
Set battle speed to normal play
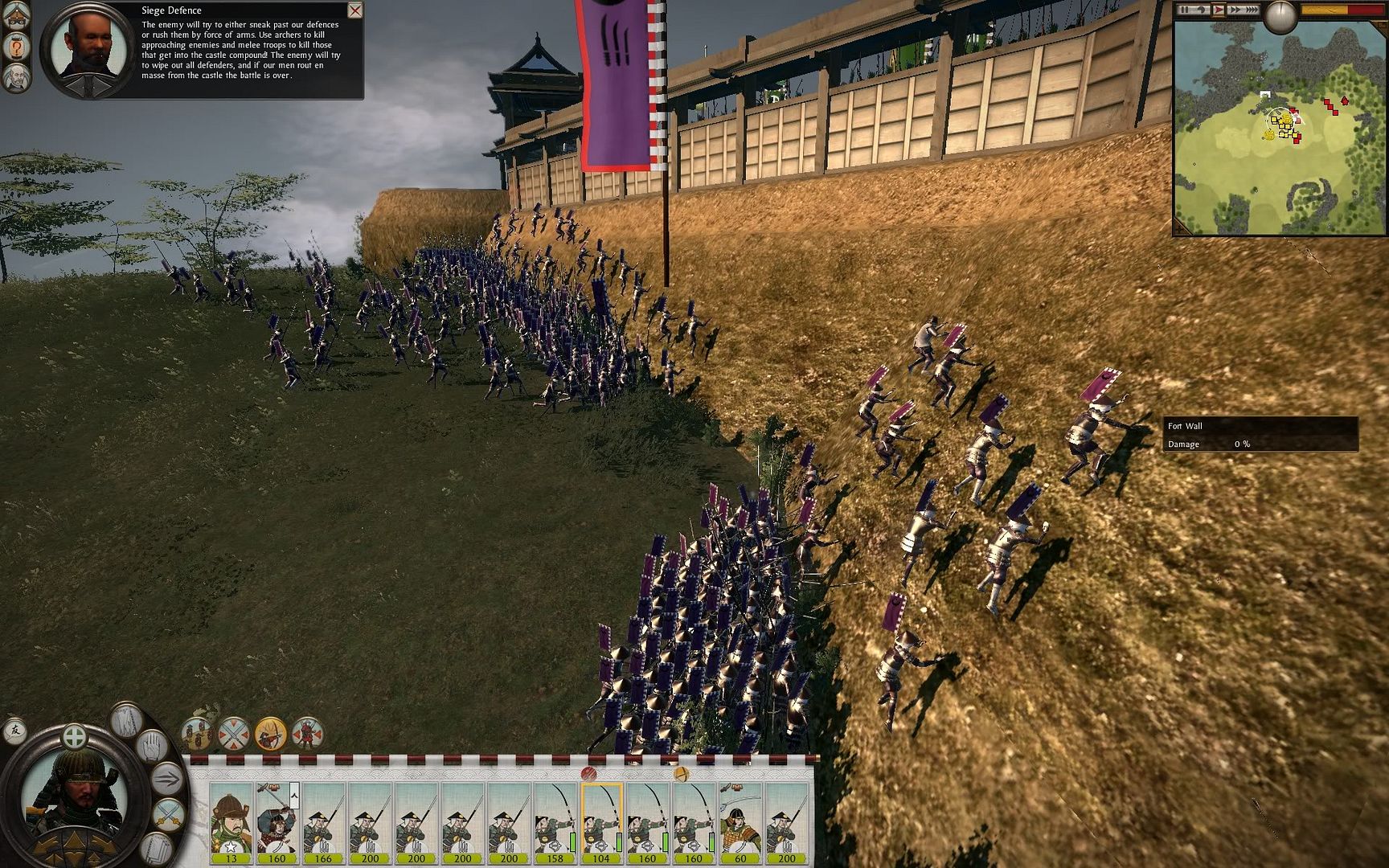1219,10
